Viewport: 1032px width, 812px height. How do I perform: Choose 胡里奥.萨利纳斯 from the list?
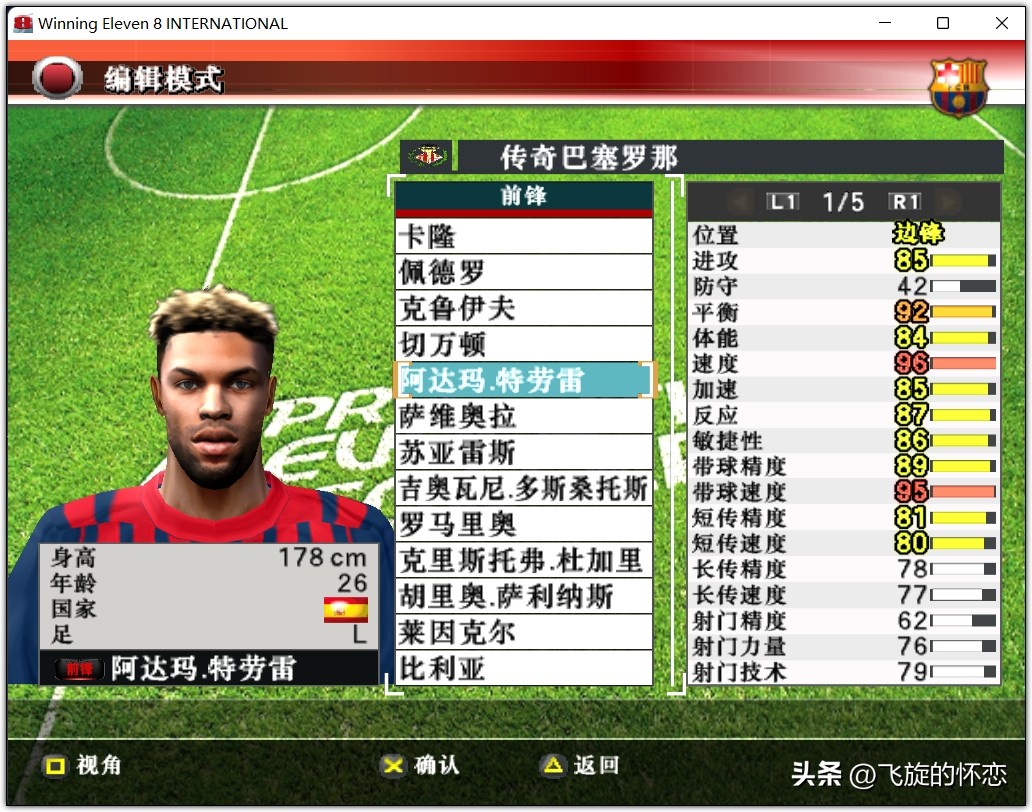[523, 596]
